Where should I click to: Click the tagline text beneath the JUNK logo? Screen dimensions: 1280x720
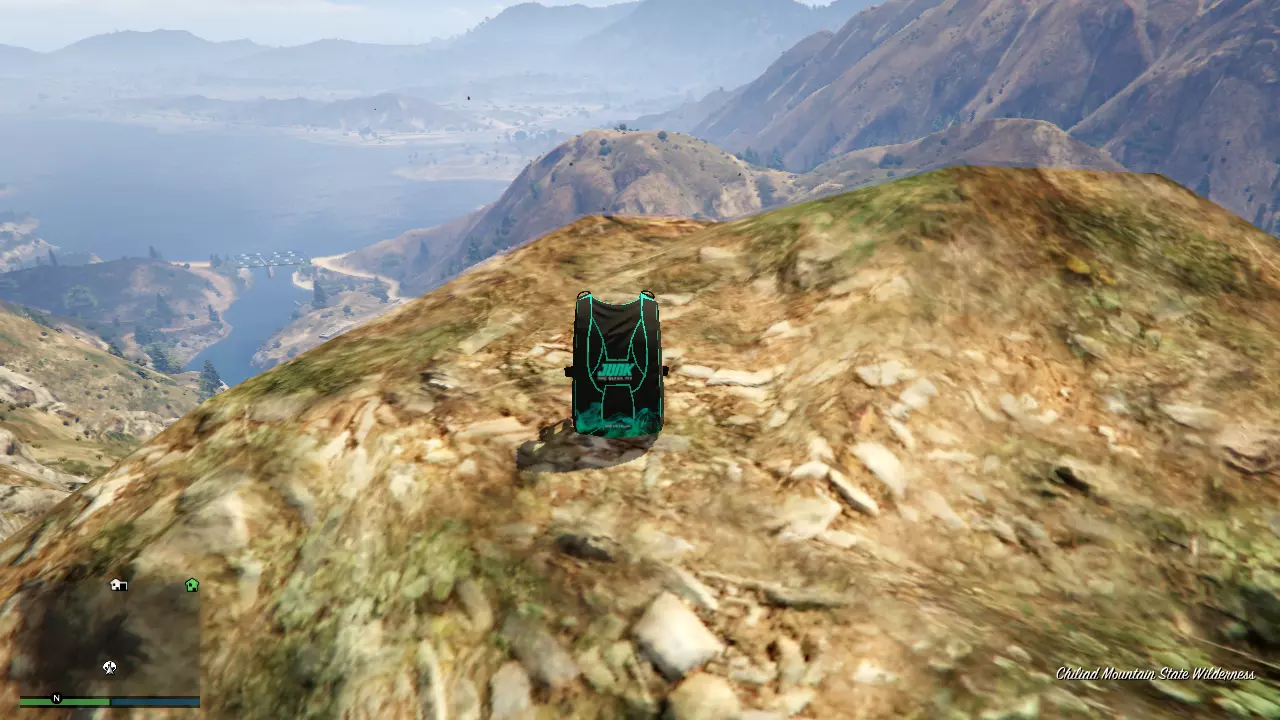coord(614,378)
